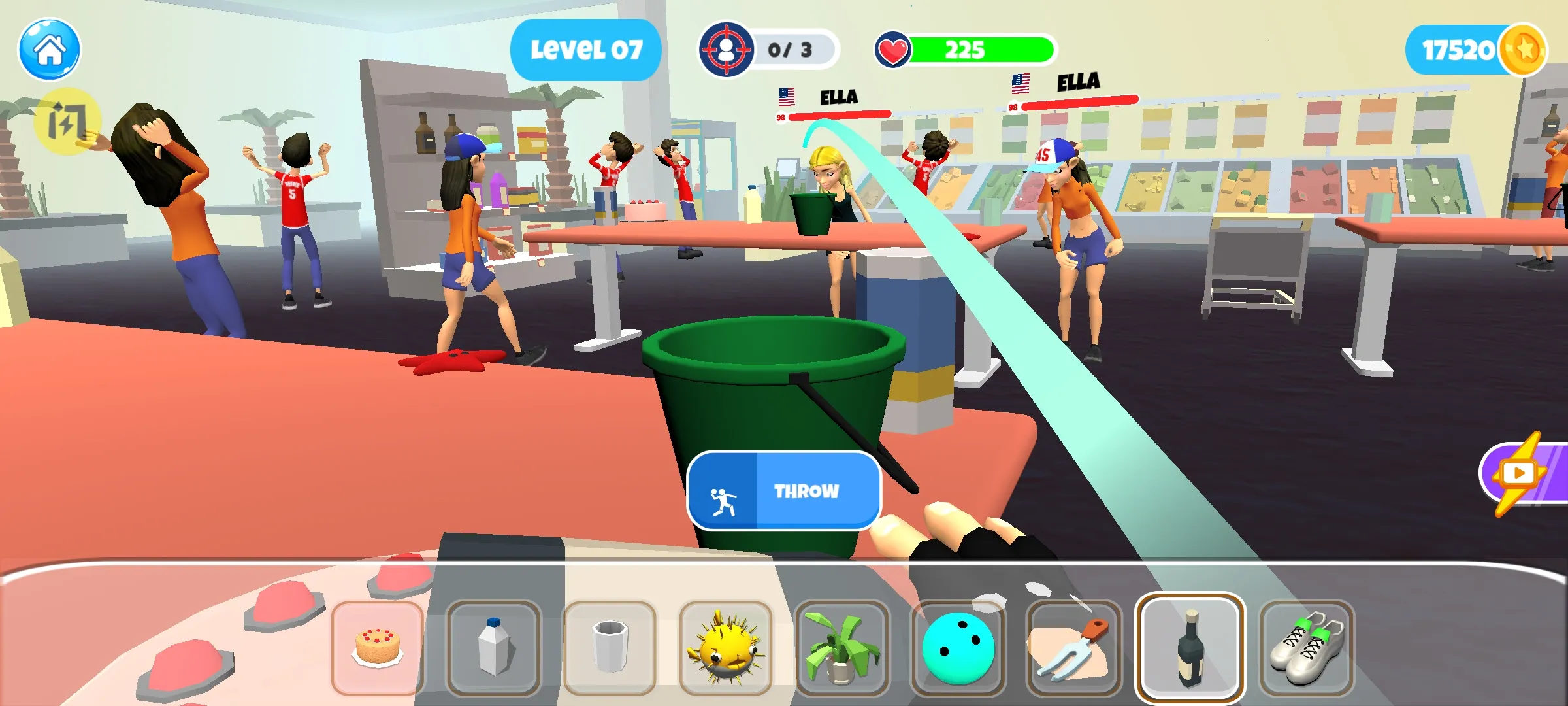Tap the target counter showing 0/3

click(768, 48)
